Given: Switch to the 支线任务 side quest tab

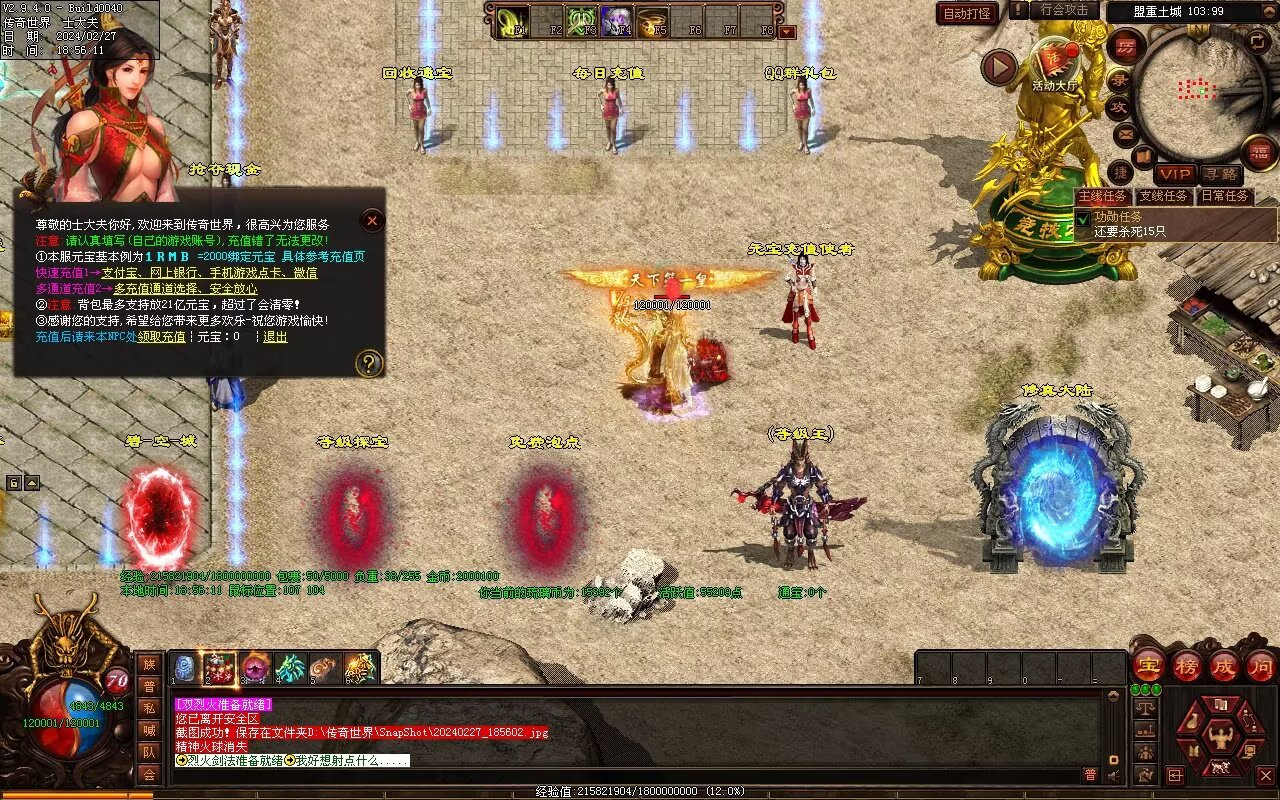Looking at the screenshot, I should click(x=1164, y=196).
